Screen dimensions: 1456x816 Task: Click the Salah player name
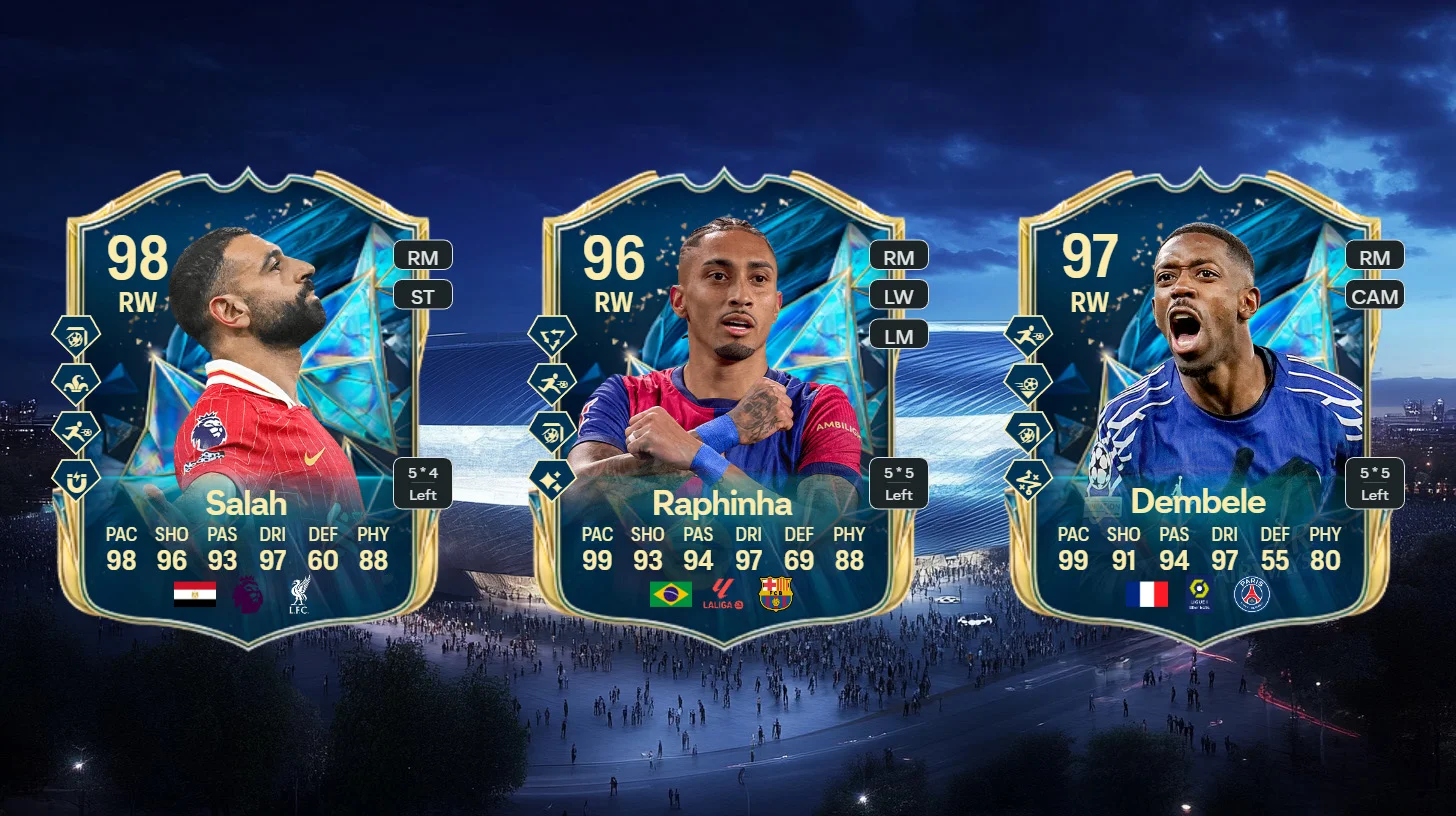tap(246, 504)
